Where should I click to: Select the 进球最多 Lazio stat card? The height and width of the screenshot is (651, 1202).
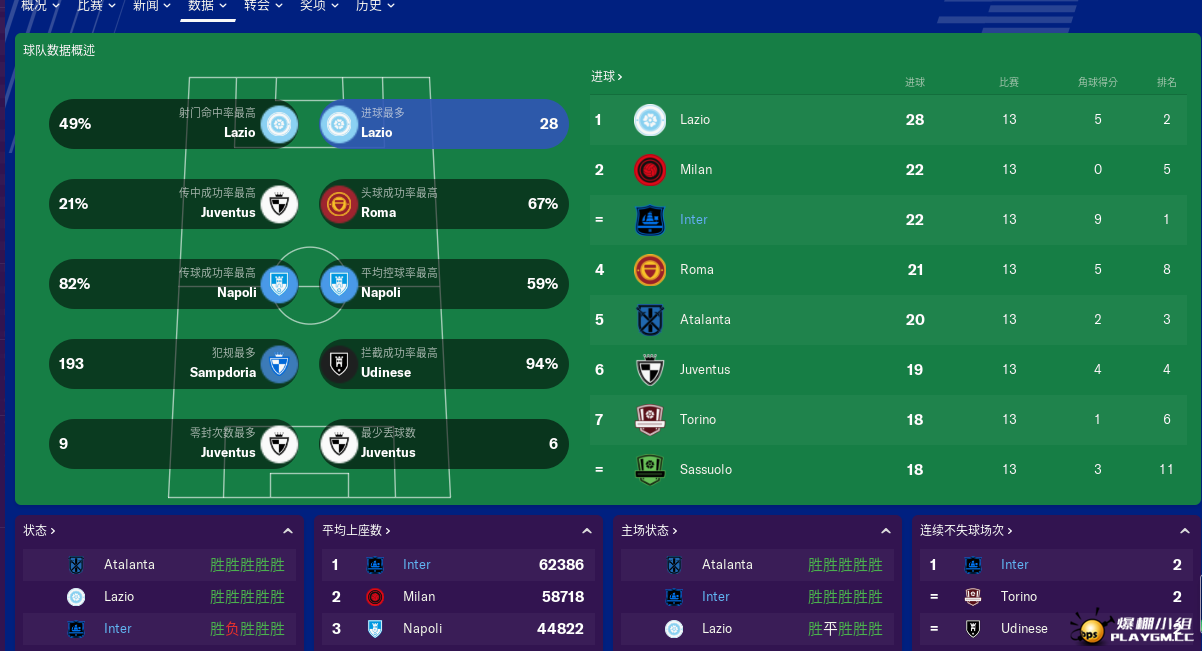443,124
